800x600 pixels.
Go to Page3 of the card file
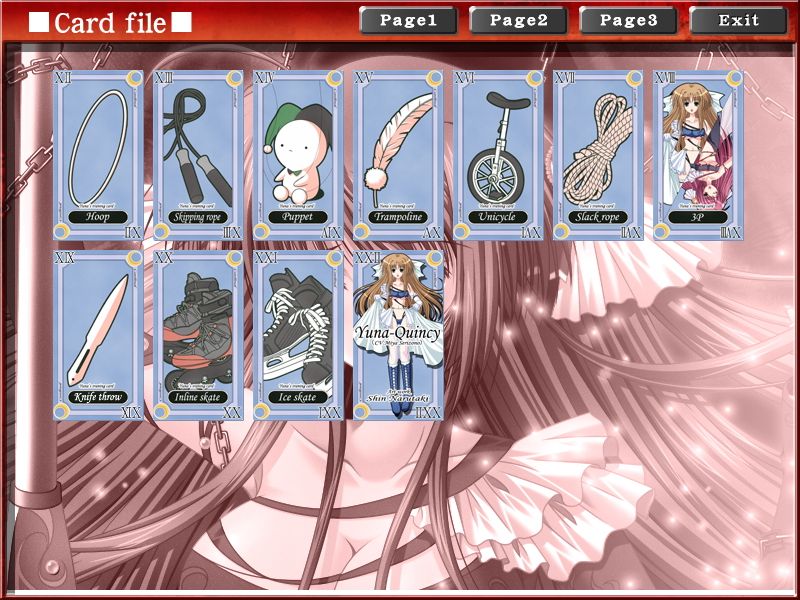628,20
